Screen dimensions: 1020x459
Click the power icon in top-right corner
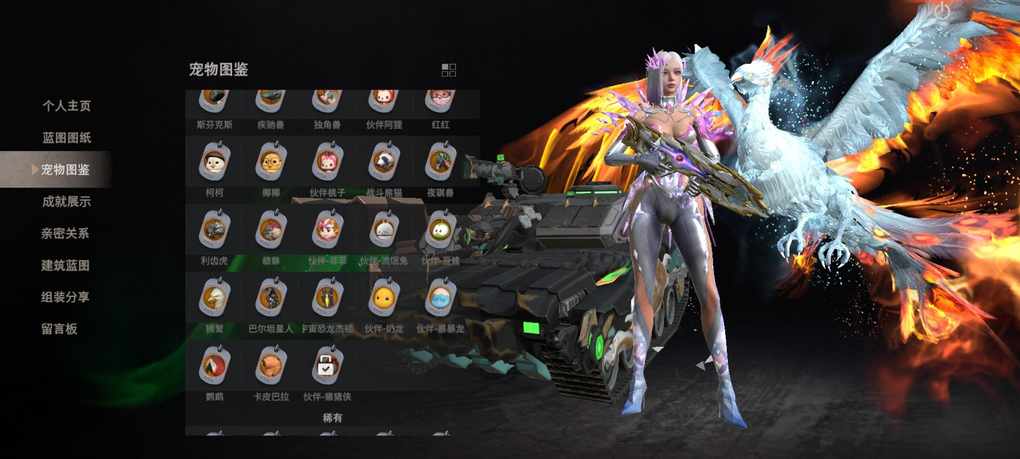tap(938, 8)
